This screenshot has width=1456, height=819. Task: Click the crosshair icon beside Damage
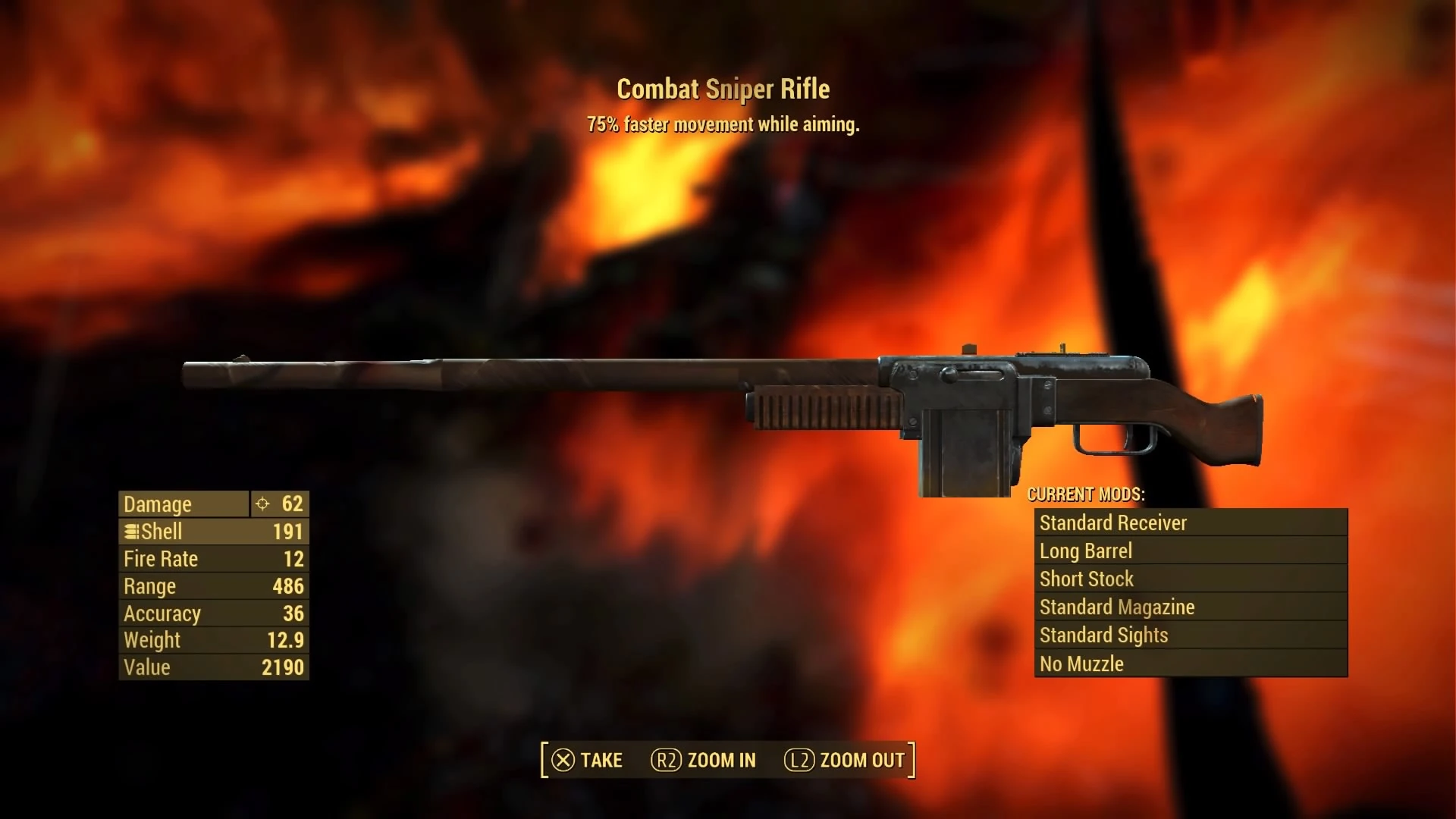coord(261,504)
